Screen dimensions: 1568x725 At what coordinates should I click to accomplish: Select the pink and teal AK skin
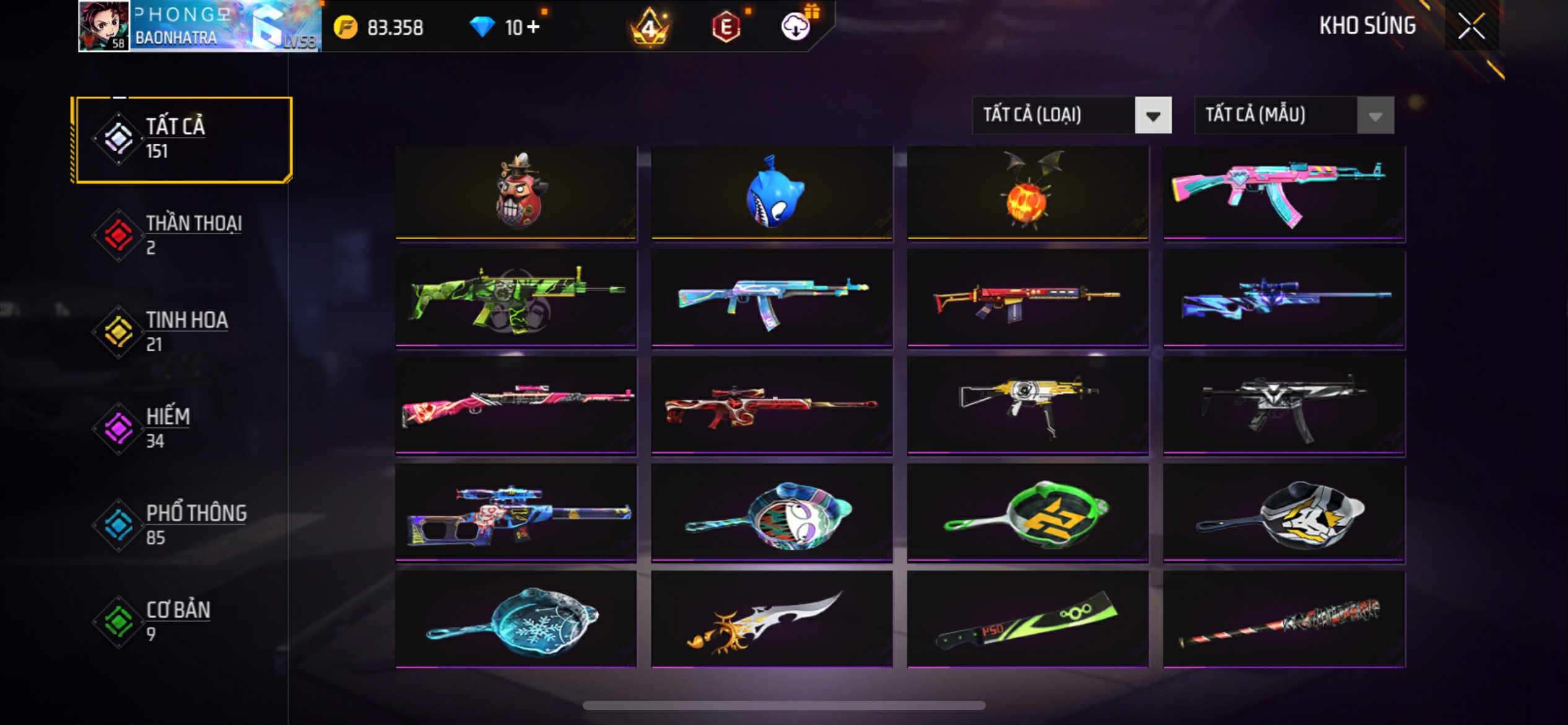point(1284,192)
